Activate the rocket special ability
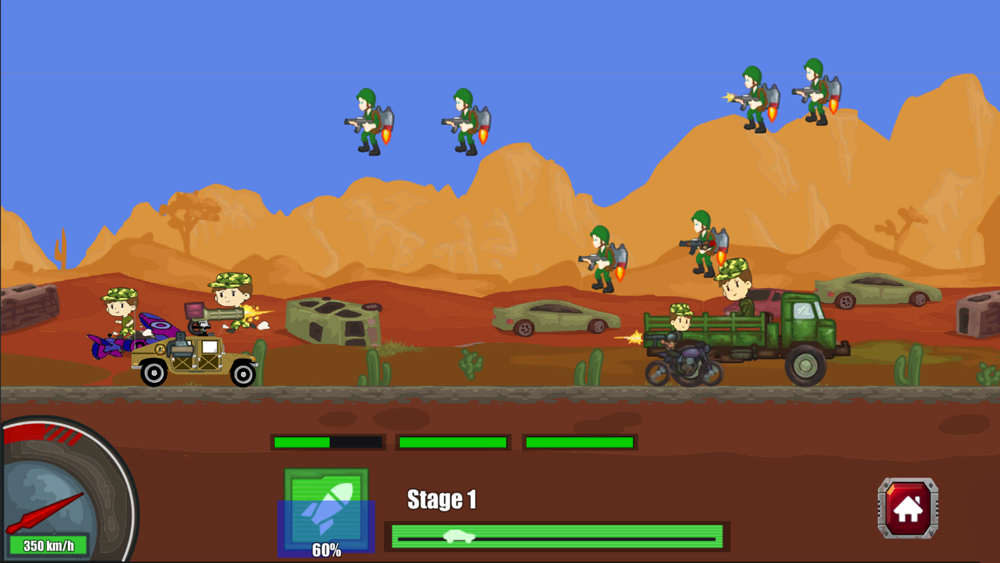Screen dimensions: 1000x563 click(326, 509)
